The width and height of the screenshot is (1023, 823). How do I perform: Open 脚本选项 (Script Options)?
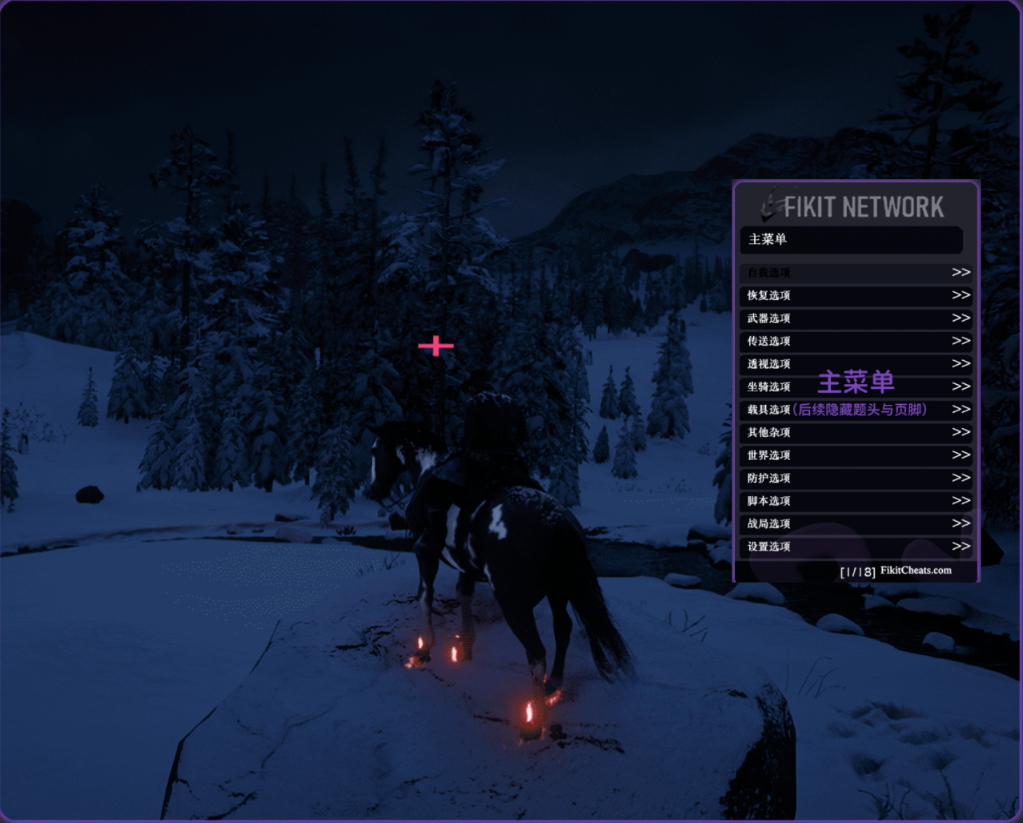coord(856,501)
